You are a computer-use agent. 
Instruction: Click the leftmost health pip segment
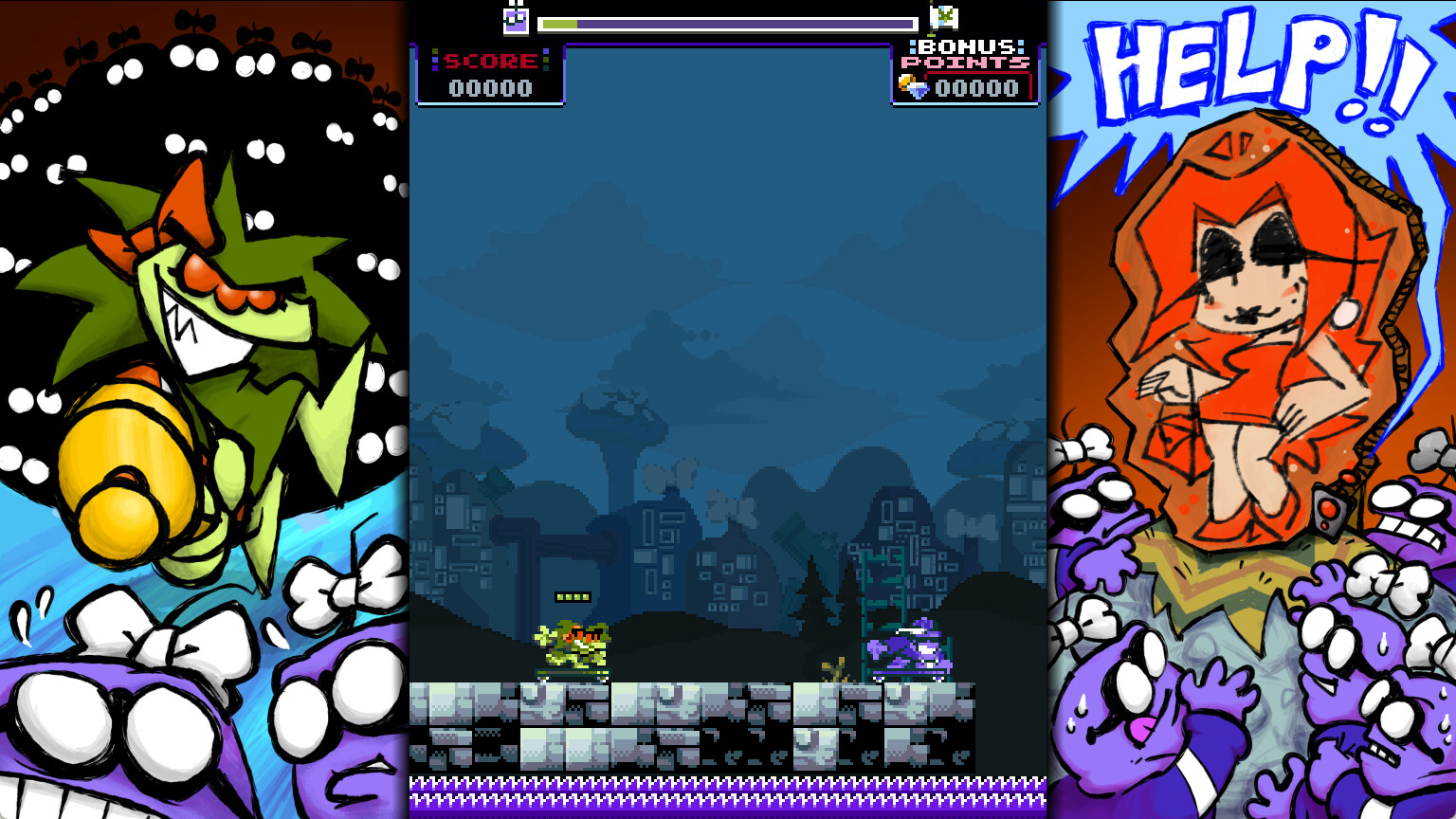pos(561,596)
